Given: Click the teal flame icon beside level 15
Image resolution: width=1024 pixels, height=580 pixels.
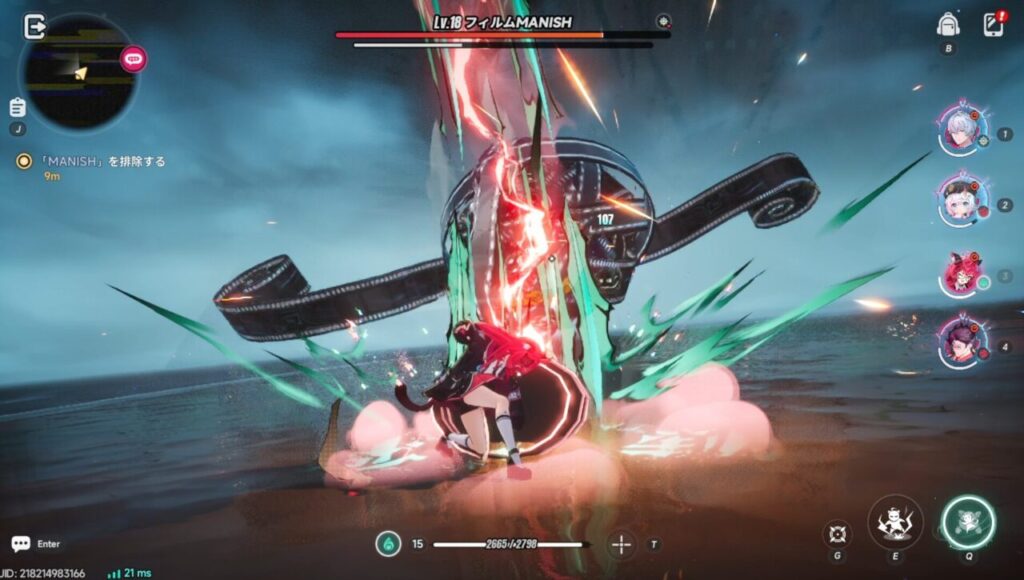Looking at the screenshot, I should pos(388,544).
